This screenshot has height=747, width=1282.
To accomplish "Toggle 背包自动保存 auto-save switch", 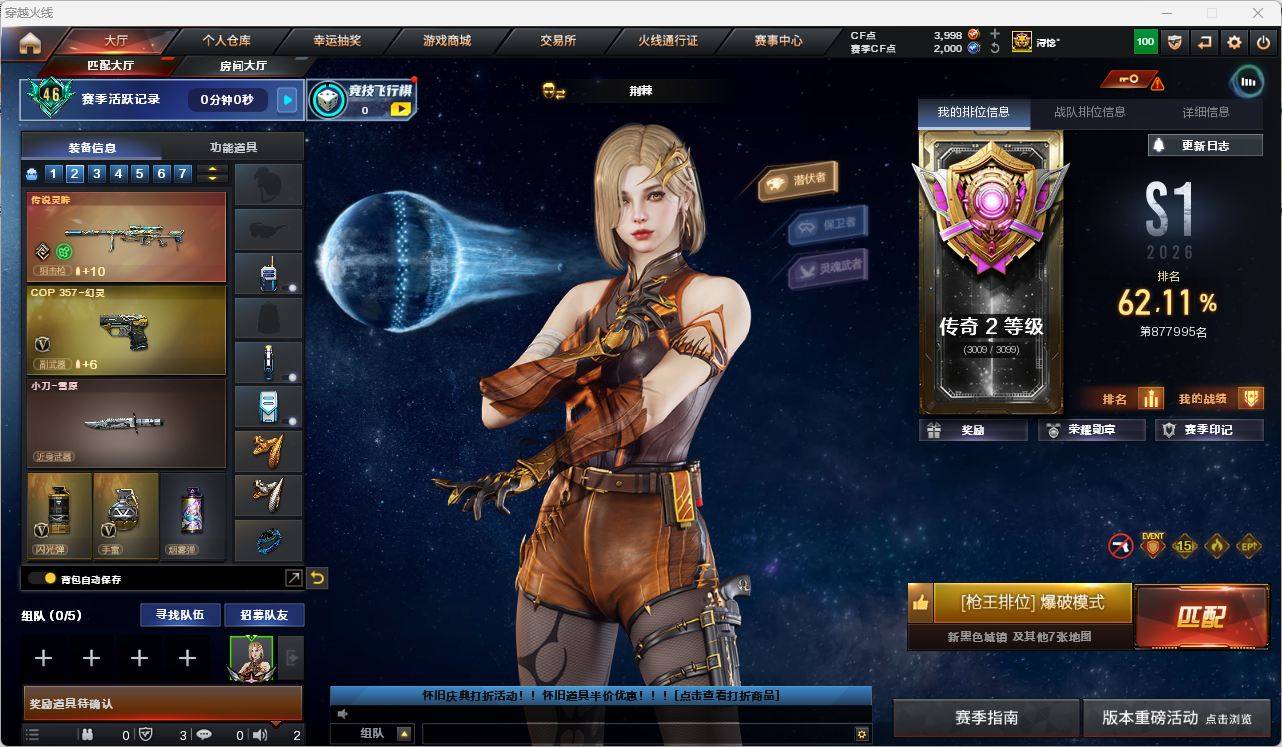I will [x=42, y=578].
